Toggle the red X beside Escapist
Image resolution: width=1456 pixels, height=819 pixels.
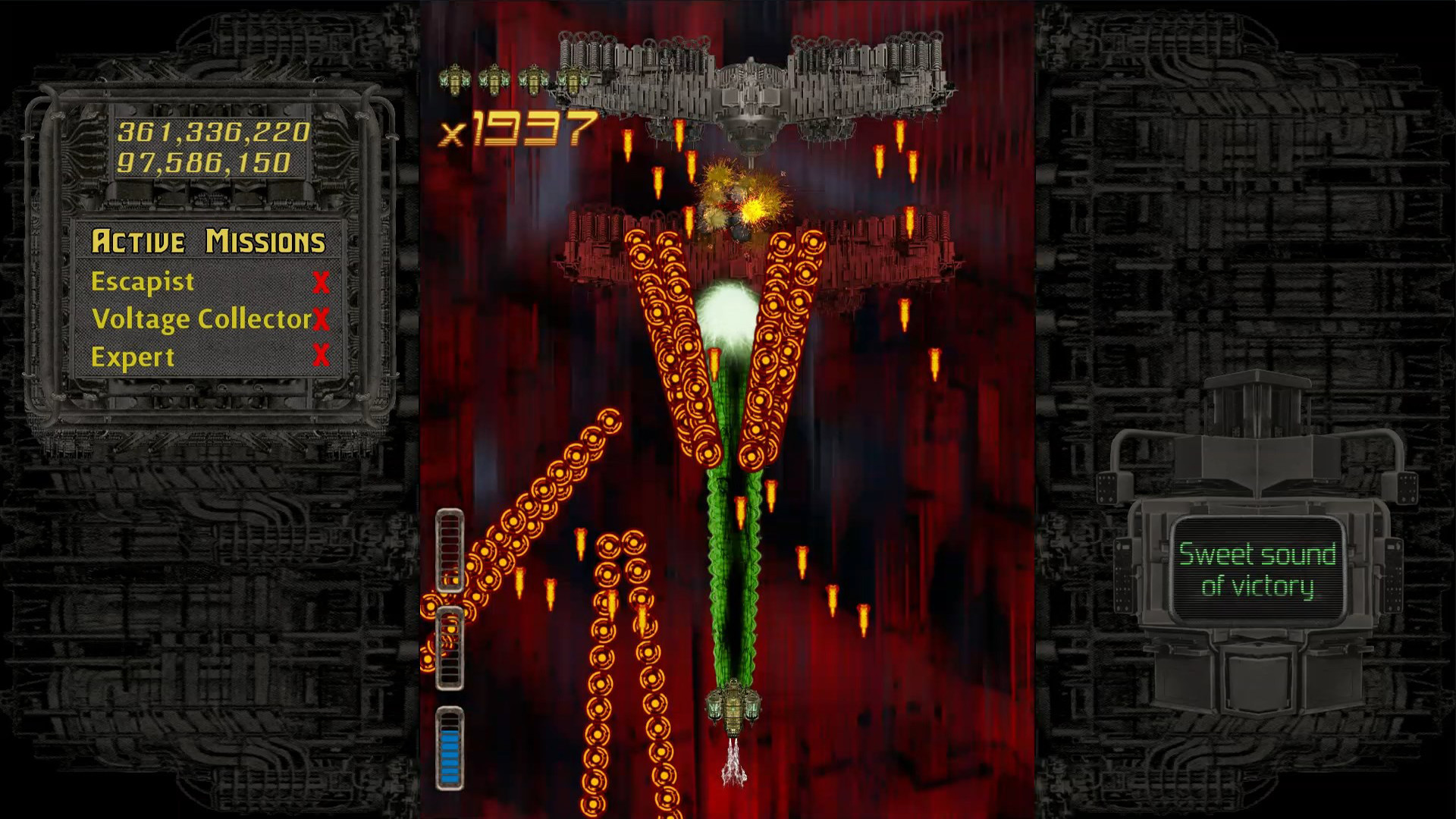click(322, 281)
